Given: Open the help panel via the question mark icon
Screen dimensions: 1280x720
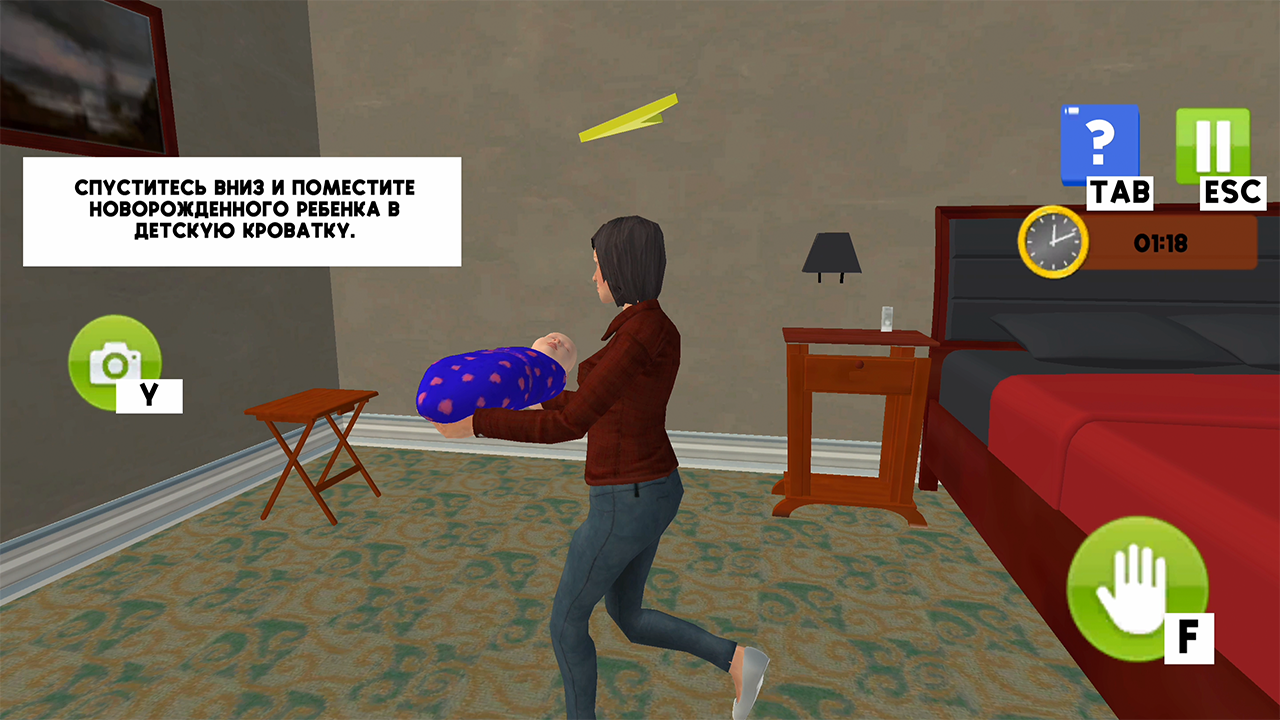Looking at the screenshot, I should click(x=1100, y=142).
